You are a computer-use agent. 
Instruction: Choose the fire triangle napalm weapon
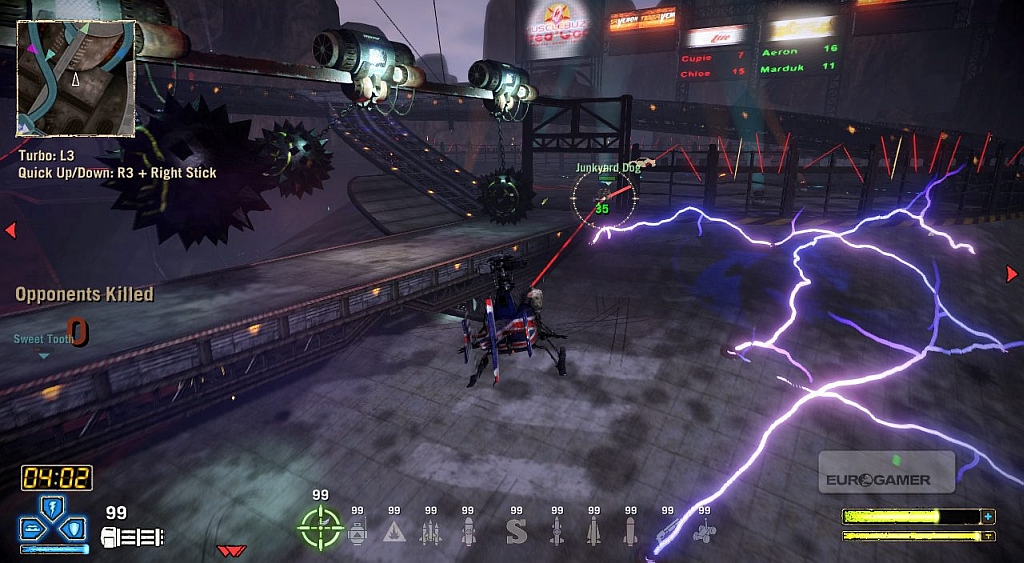394,531
